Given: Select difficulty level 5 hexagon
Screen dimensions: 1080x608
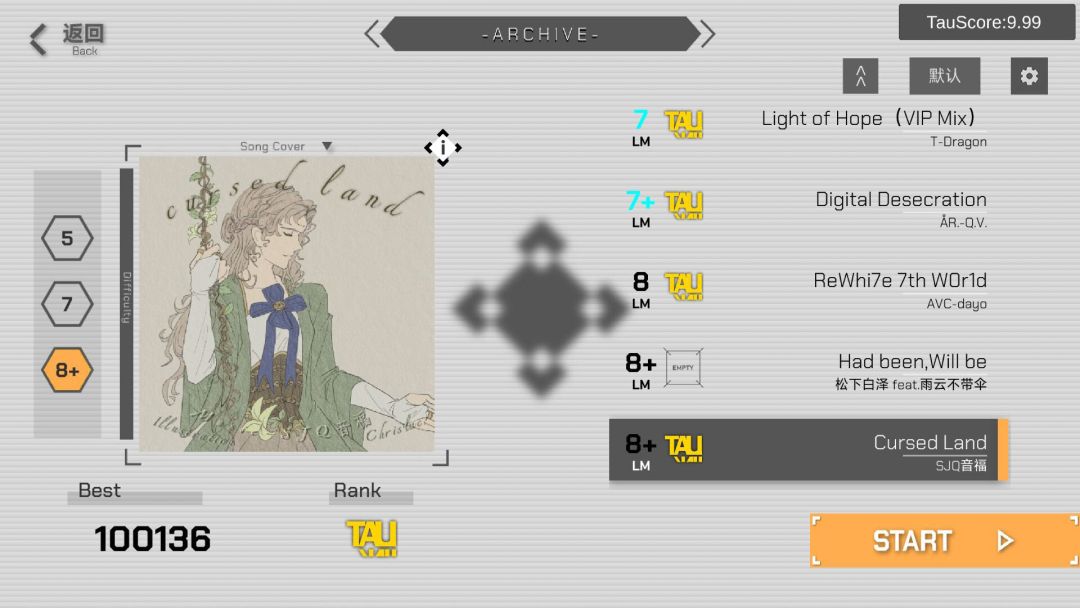Looking at the screenshot, I should 67,239.
